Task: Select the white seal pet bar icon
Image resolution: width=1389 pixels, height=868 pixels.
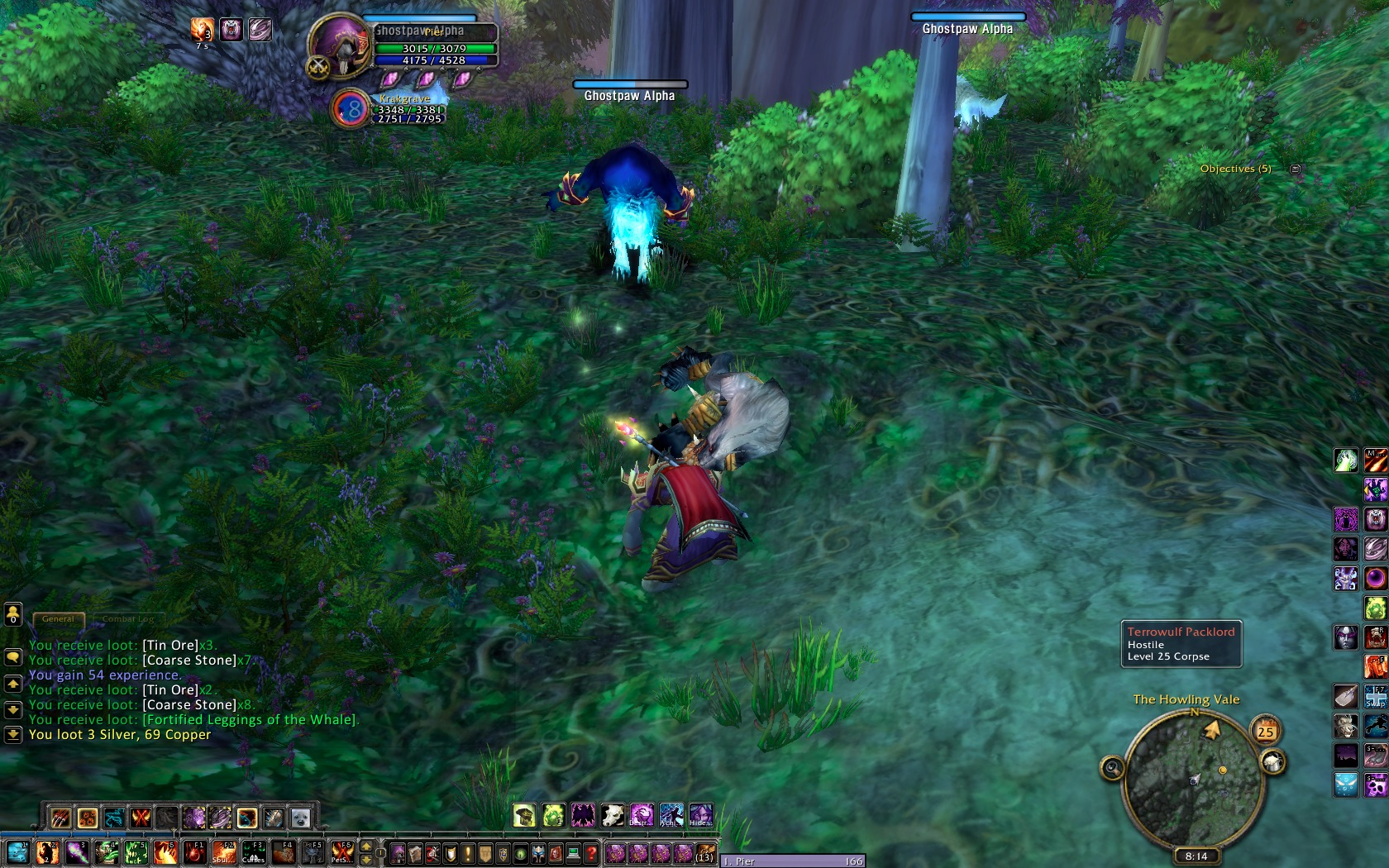Action: tap(300, 818)
